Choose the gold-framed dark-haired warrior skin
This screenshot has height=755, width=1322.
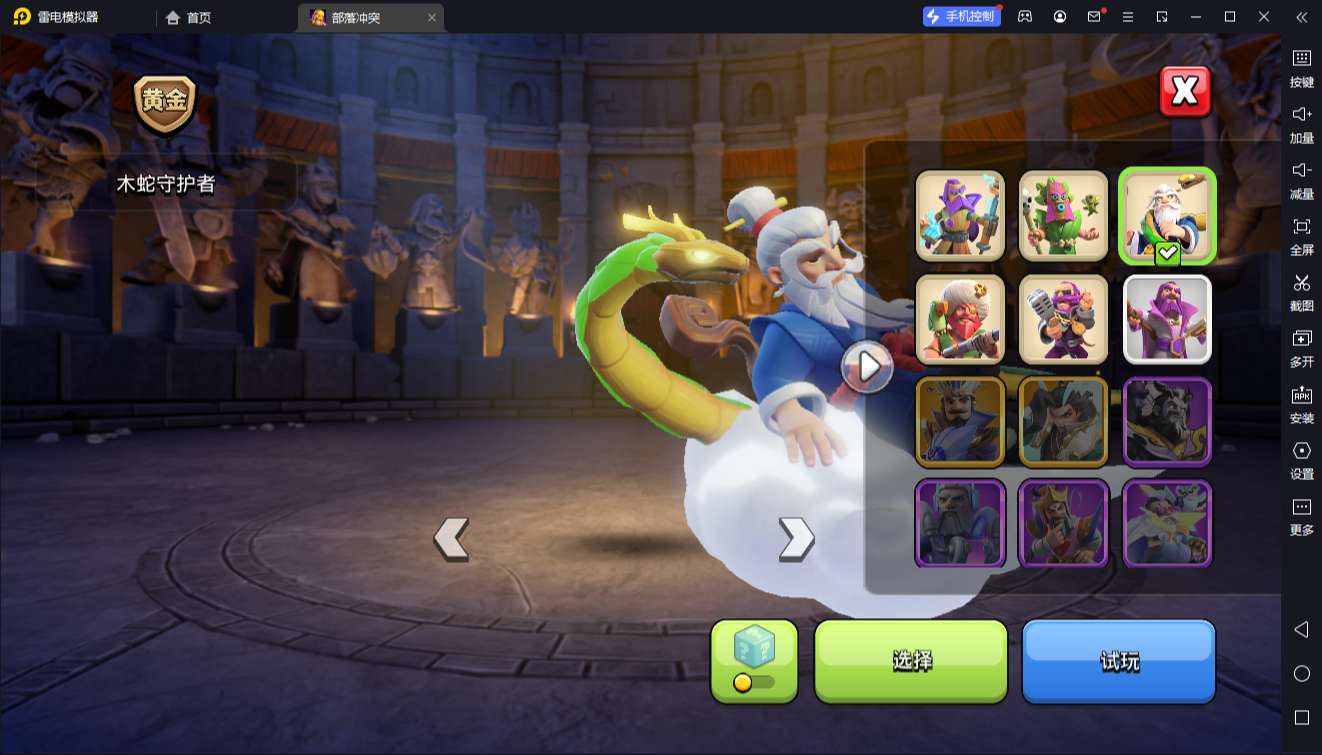(x=1063, y=422)
